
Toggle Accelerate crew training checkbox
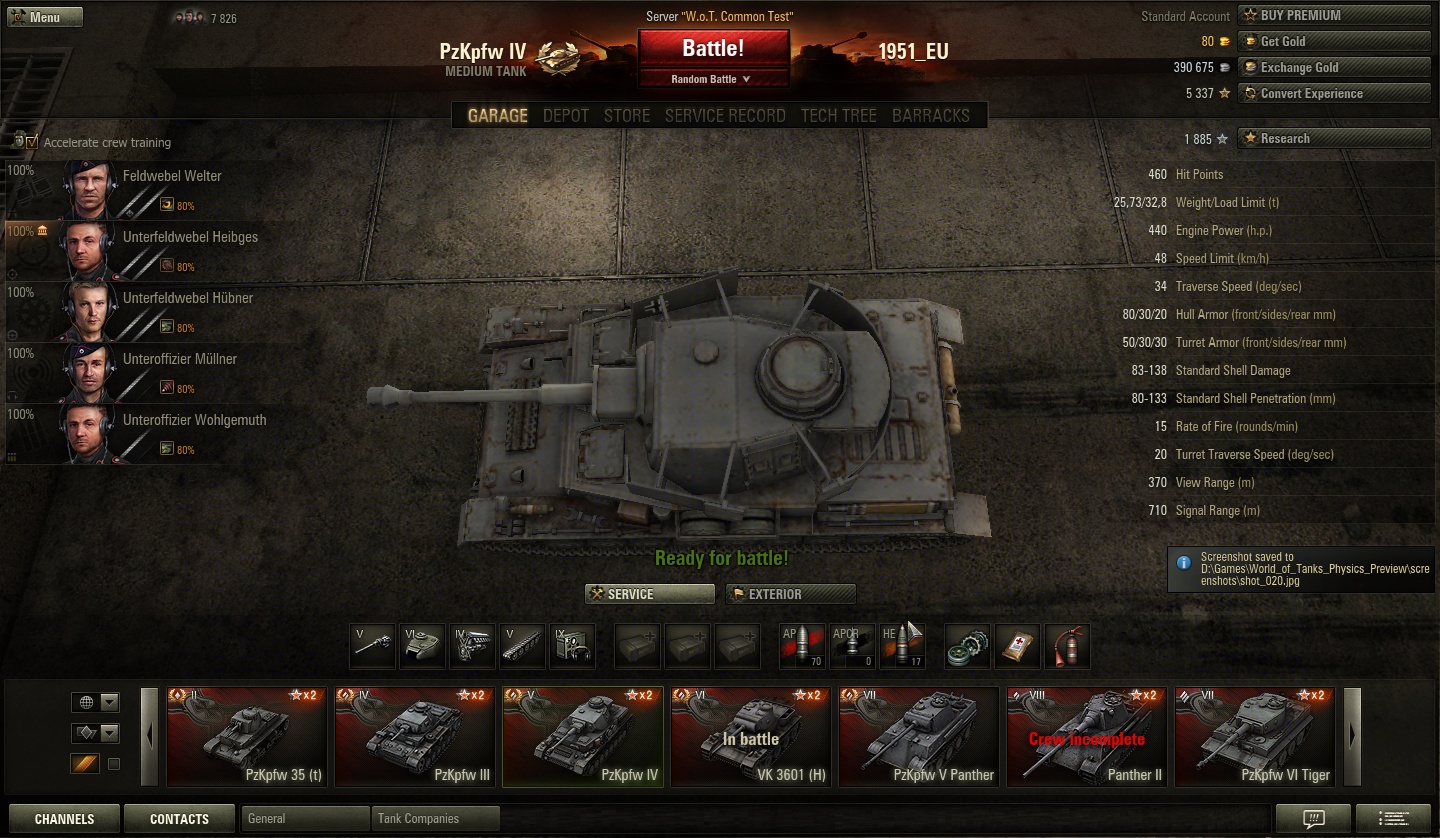point(32,142)
